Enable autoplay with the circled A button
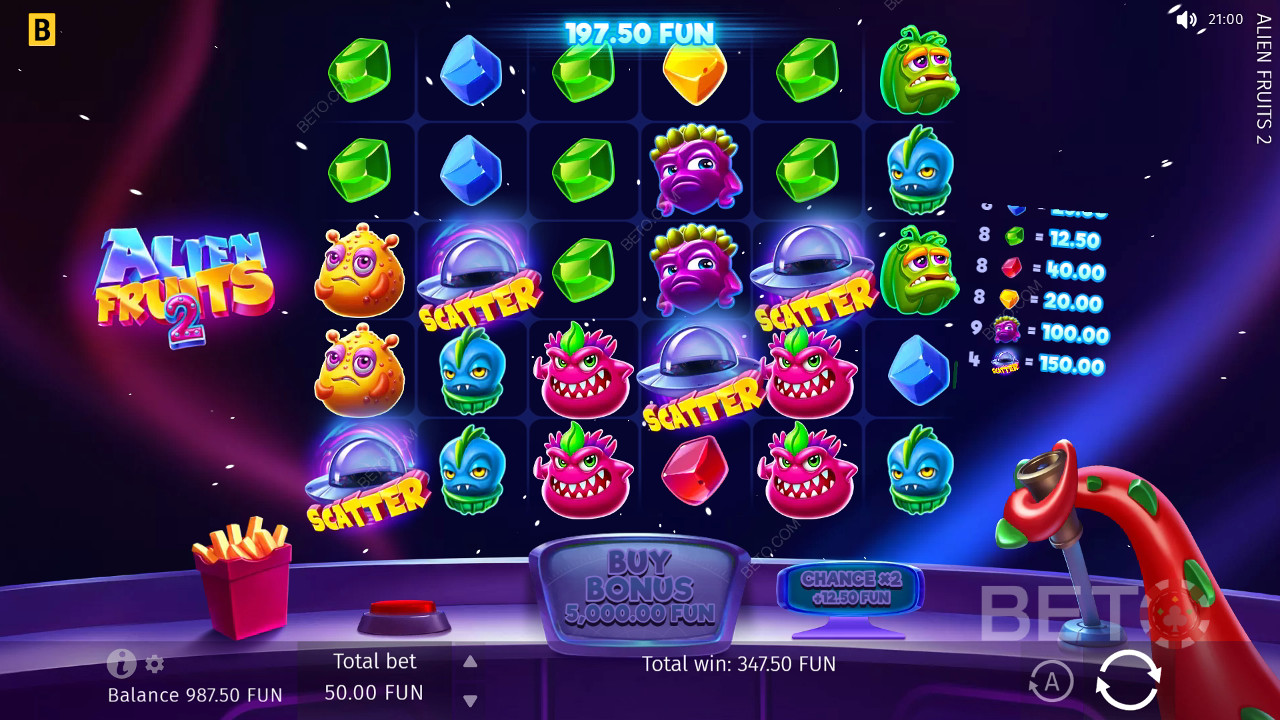Screen dimensions: 1280x720 pos(1051,682)
